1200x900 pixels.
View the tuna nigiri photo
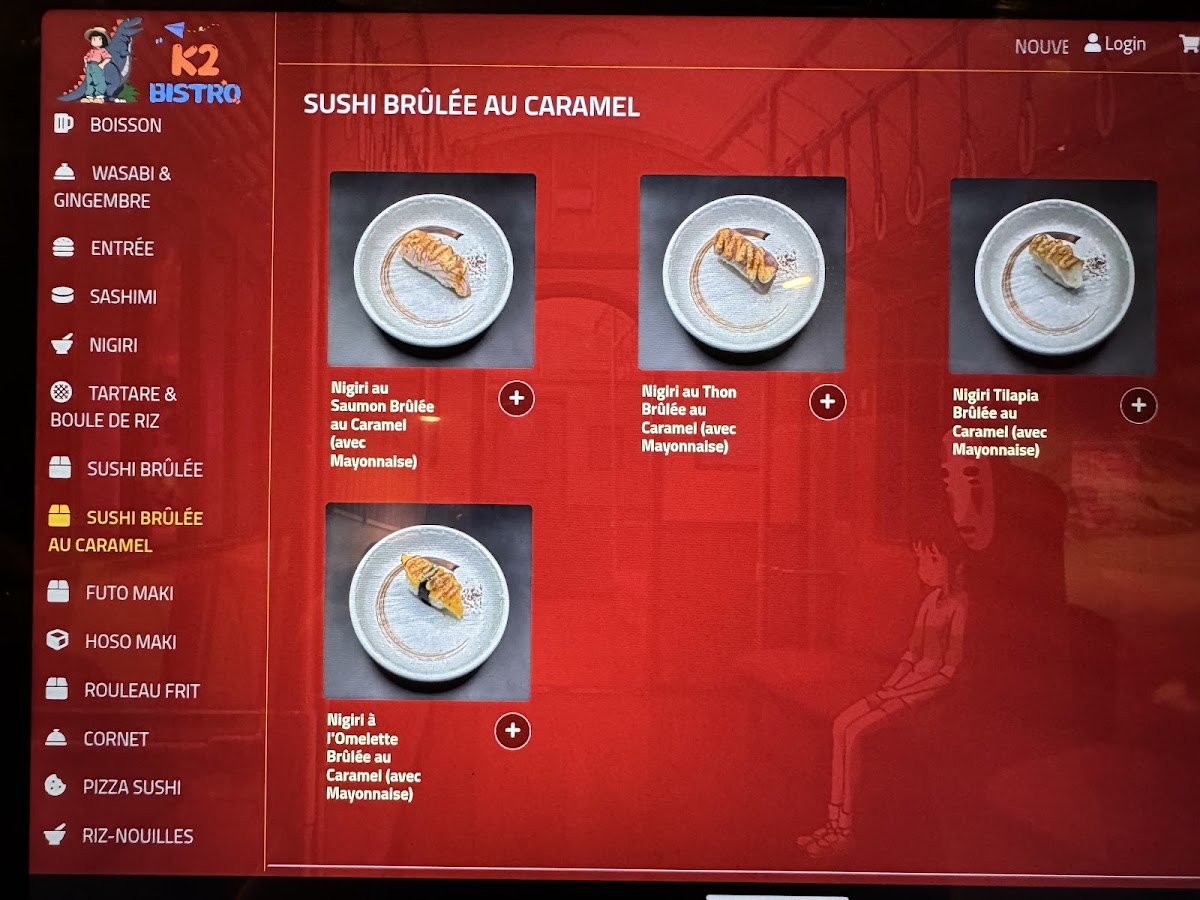742,272
